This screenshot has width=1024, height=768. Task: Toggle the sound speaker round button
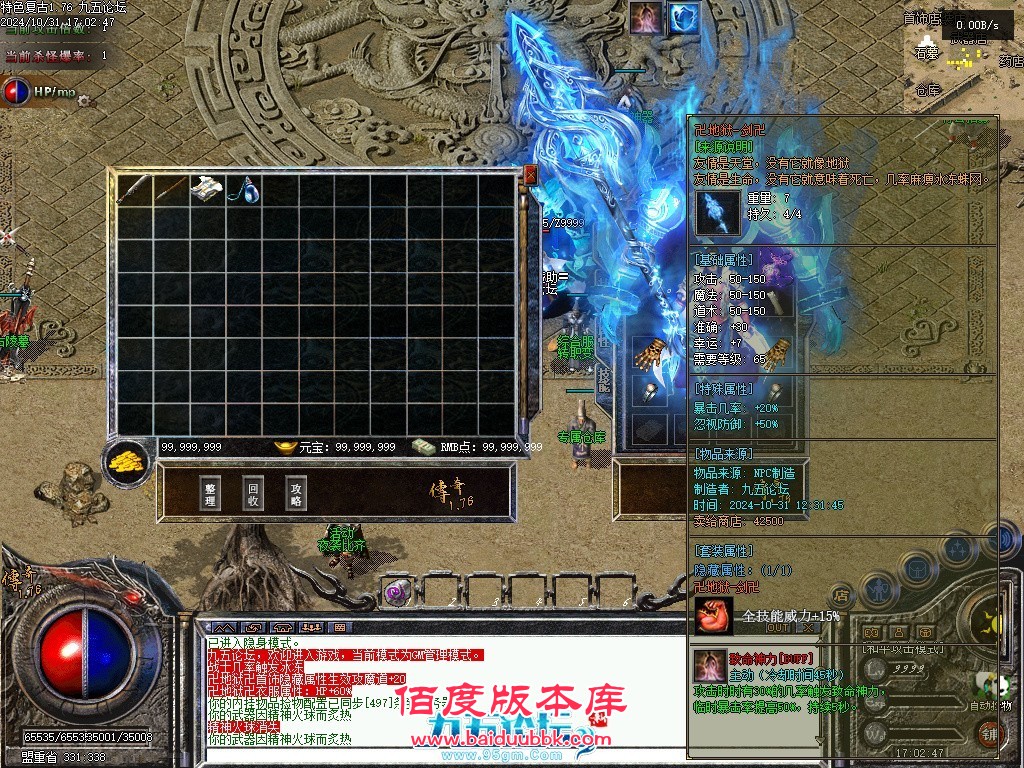(1002, 537)
